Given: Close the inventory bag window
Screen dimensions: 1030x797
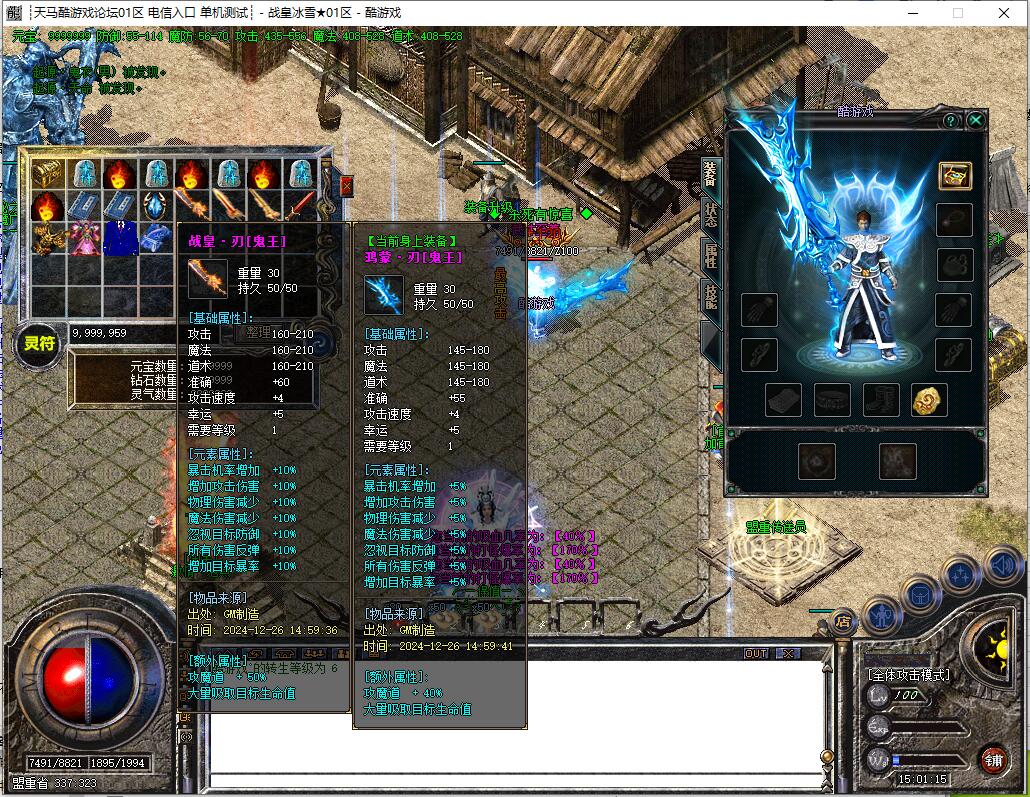Looking at the screenshot, I should coord(346,186).
